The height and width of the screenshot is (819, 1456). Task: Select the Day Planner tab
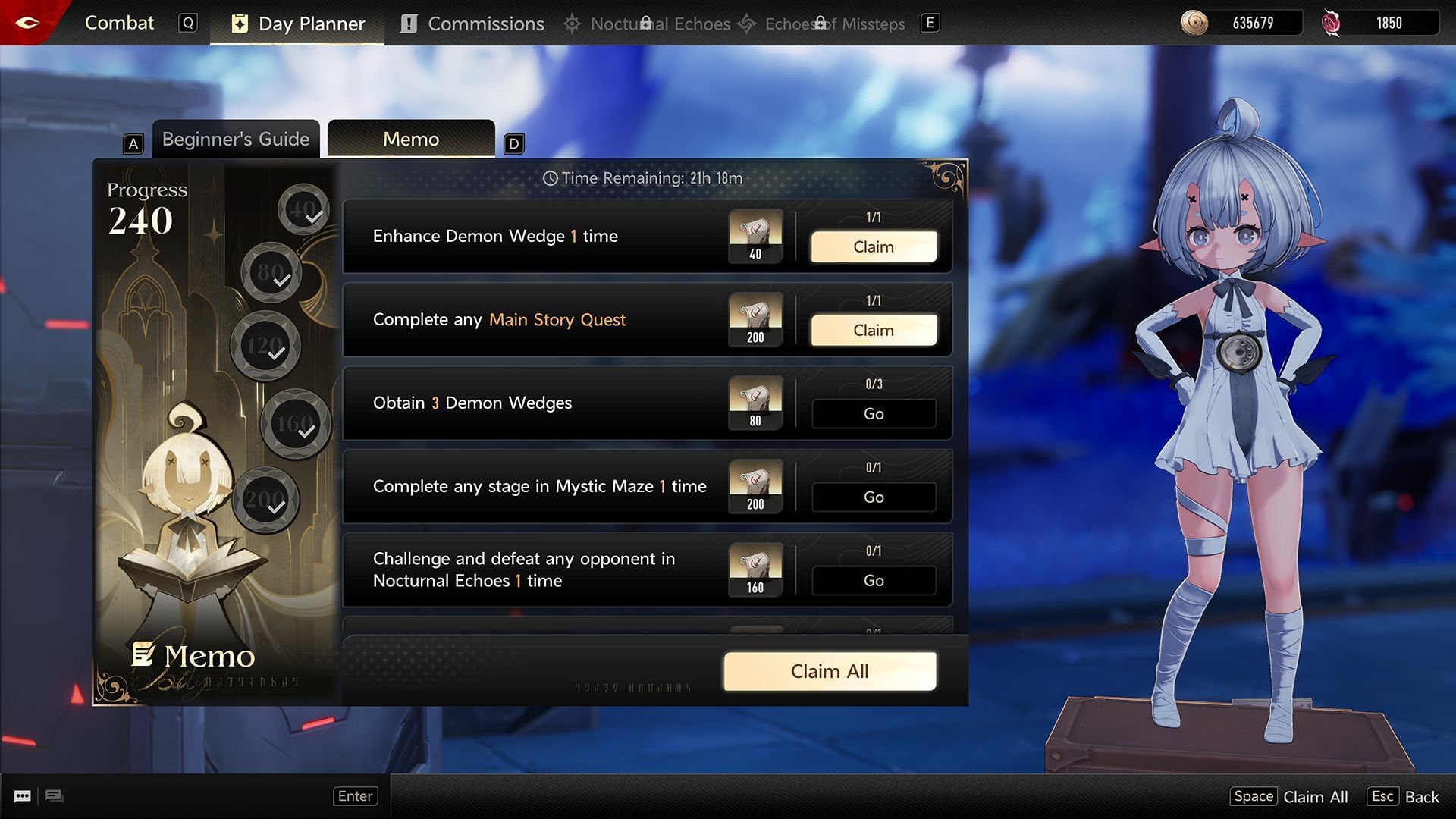point(296,23)
